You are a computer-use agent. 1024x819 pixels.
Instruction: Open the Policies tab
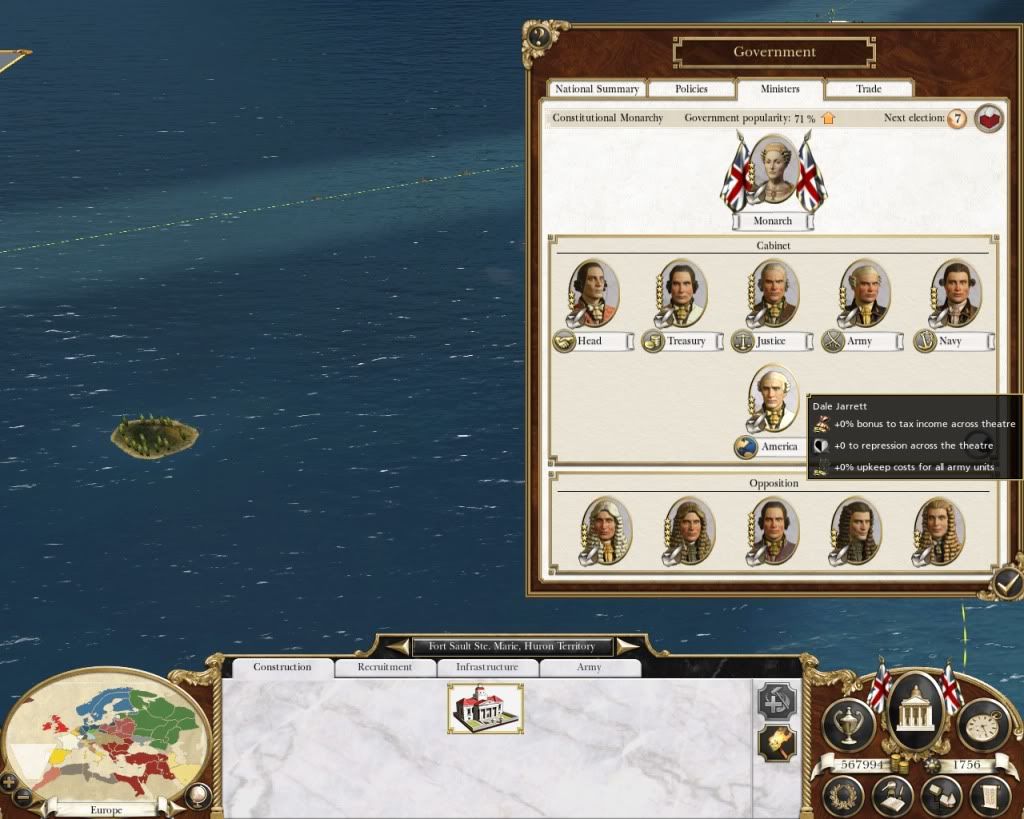pos(691,89)
